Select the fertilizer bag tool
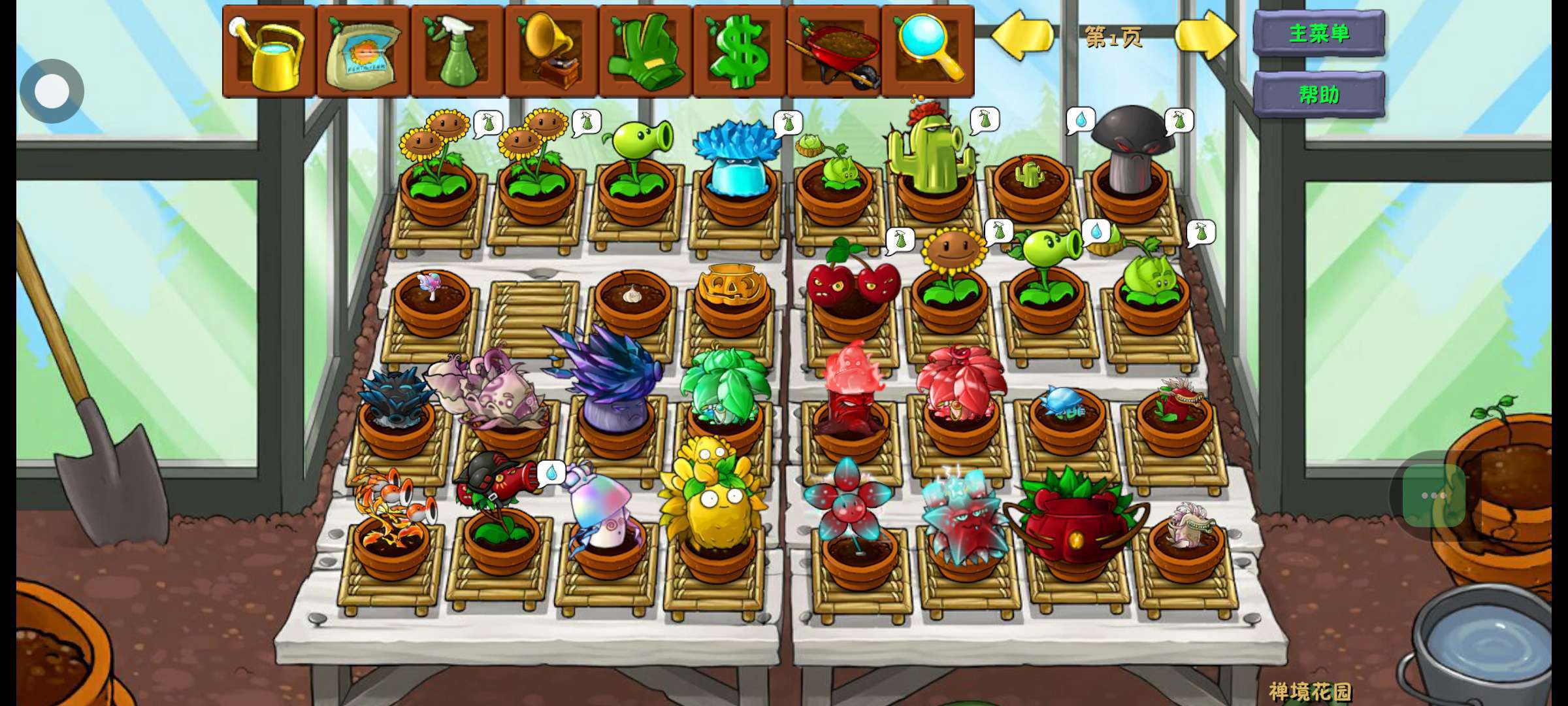The image size is (1568, 706). [x=364, y=52]
